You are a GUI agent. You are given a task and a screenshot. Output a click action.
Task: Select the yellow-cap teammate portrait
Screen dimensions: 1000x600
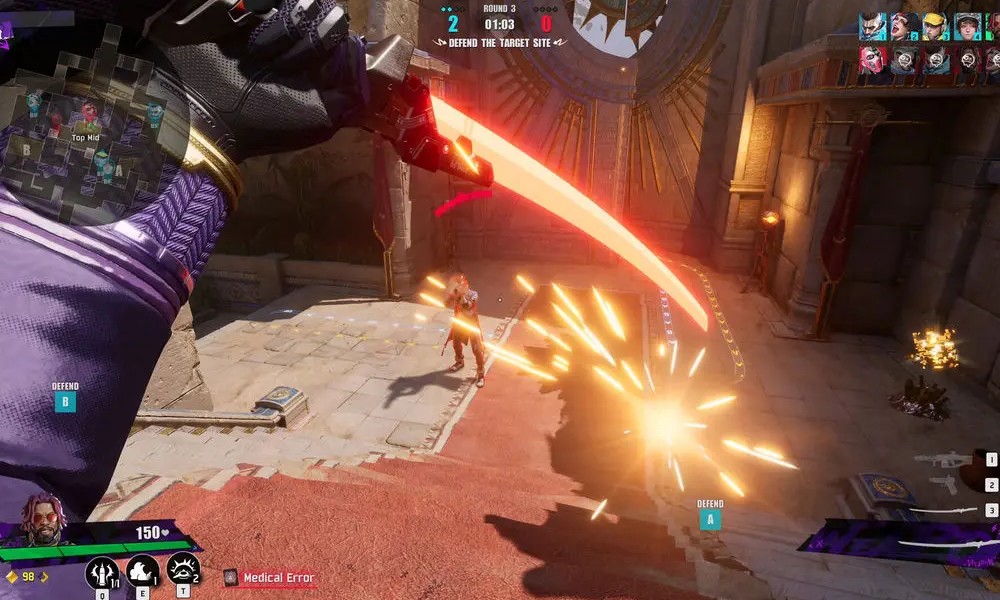click(935, 27)
